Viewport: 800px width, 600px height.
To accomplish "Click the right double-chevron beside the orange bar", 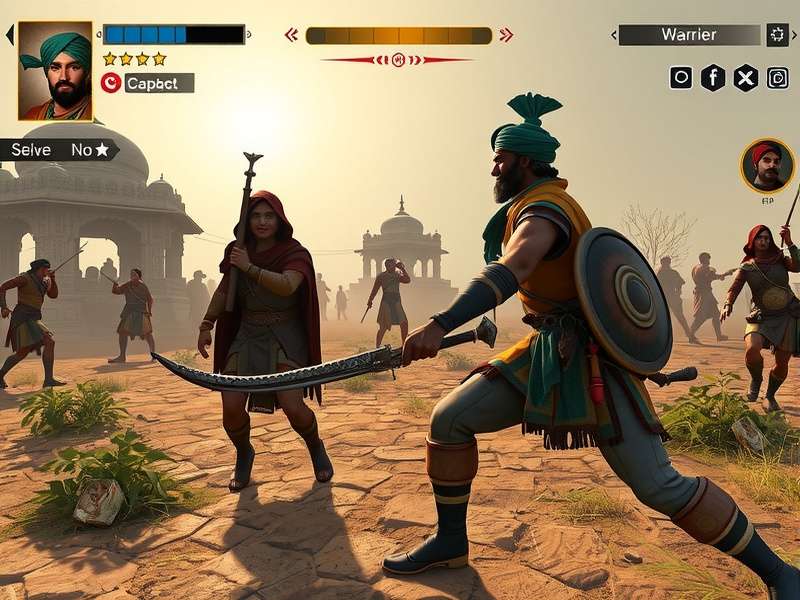I will 506,35.
